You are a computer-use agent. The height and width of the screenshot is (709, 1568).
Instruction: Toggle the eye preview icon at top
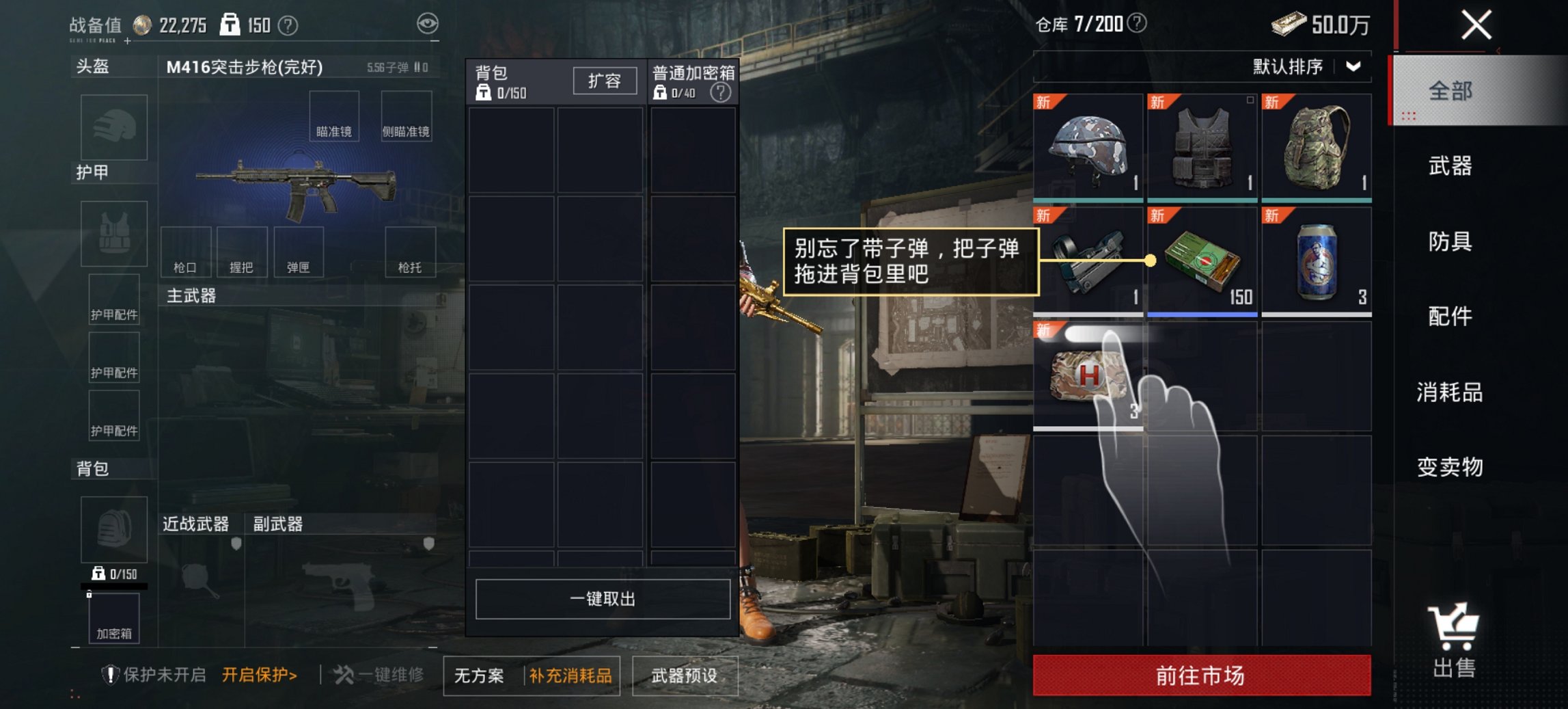point(429,23)
